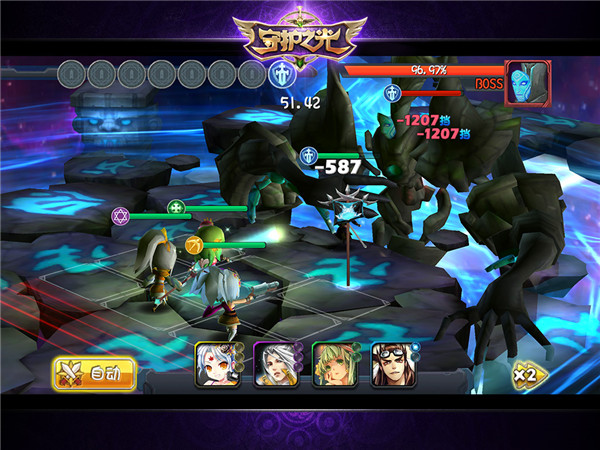Tap the glowing sword orb in the top bar
The height and width of the screenshot is (450, 600).
coord(282,74)
